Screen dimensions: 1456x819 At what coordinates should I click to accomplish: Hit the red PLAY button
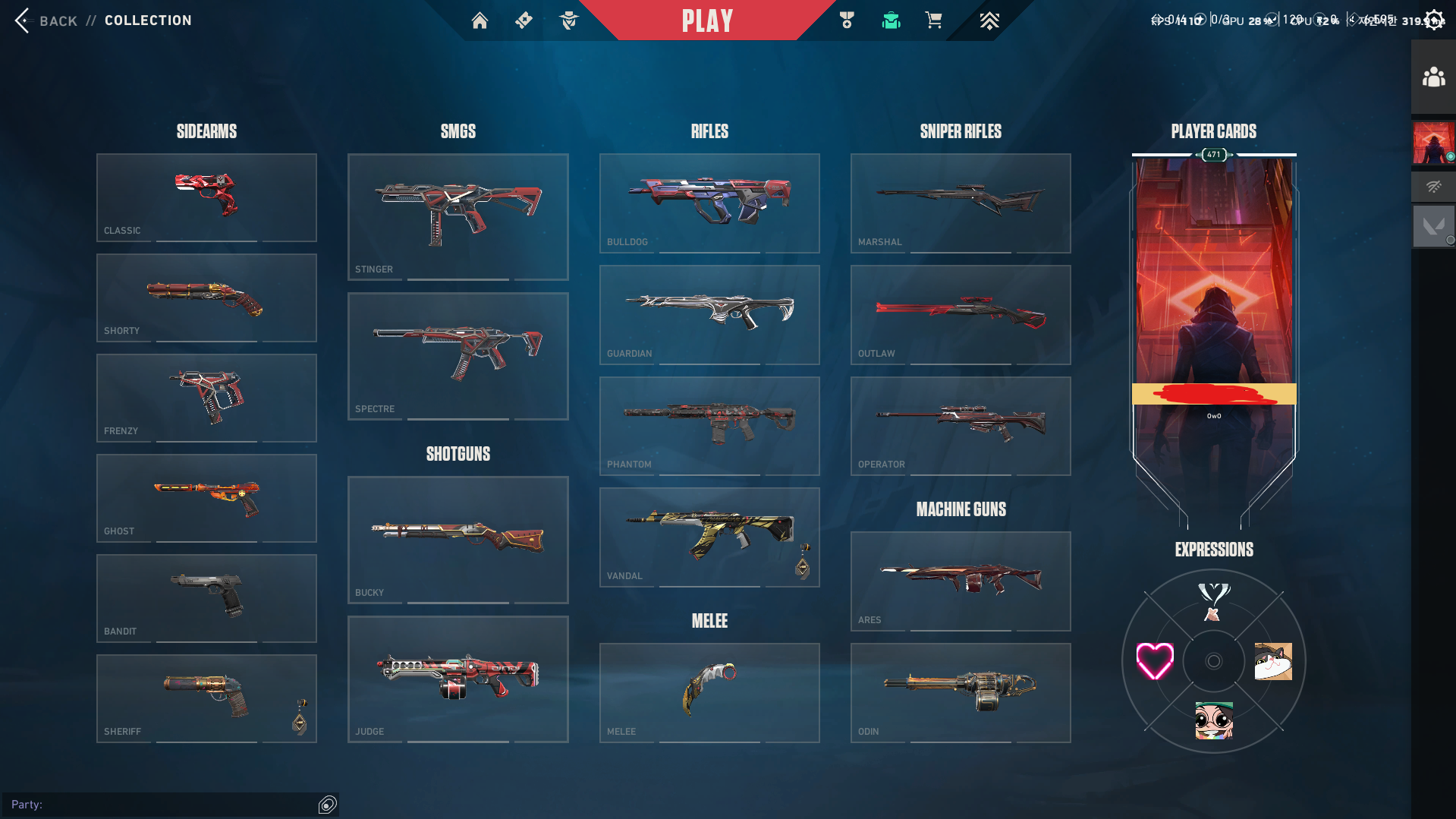(707, 20)
